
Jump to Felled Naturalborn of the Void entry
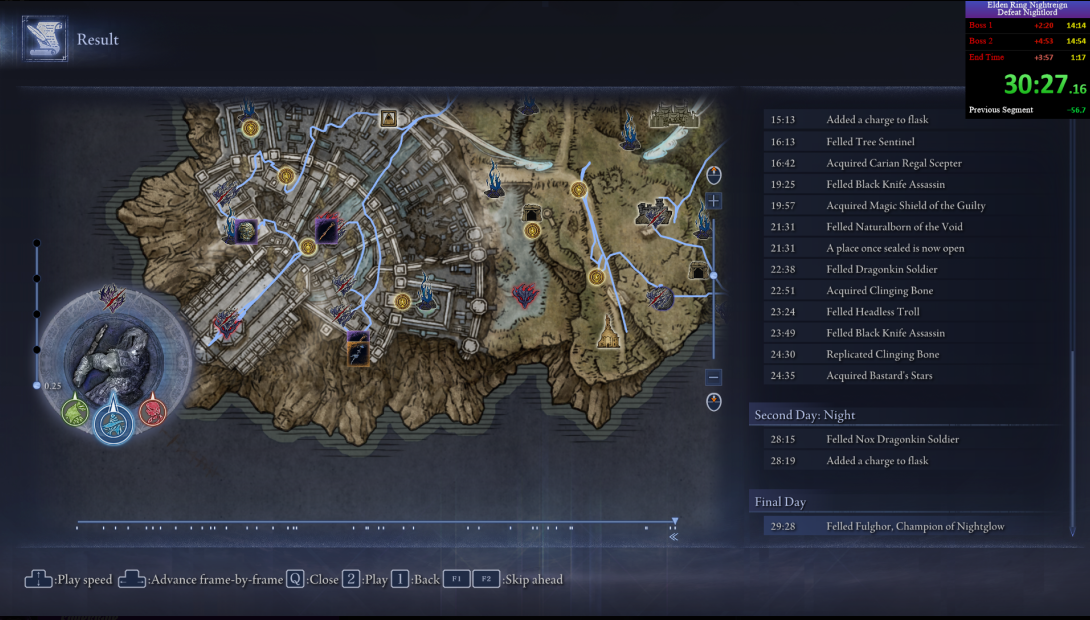pyautogui.click(x=894, y=227)
